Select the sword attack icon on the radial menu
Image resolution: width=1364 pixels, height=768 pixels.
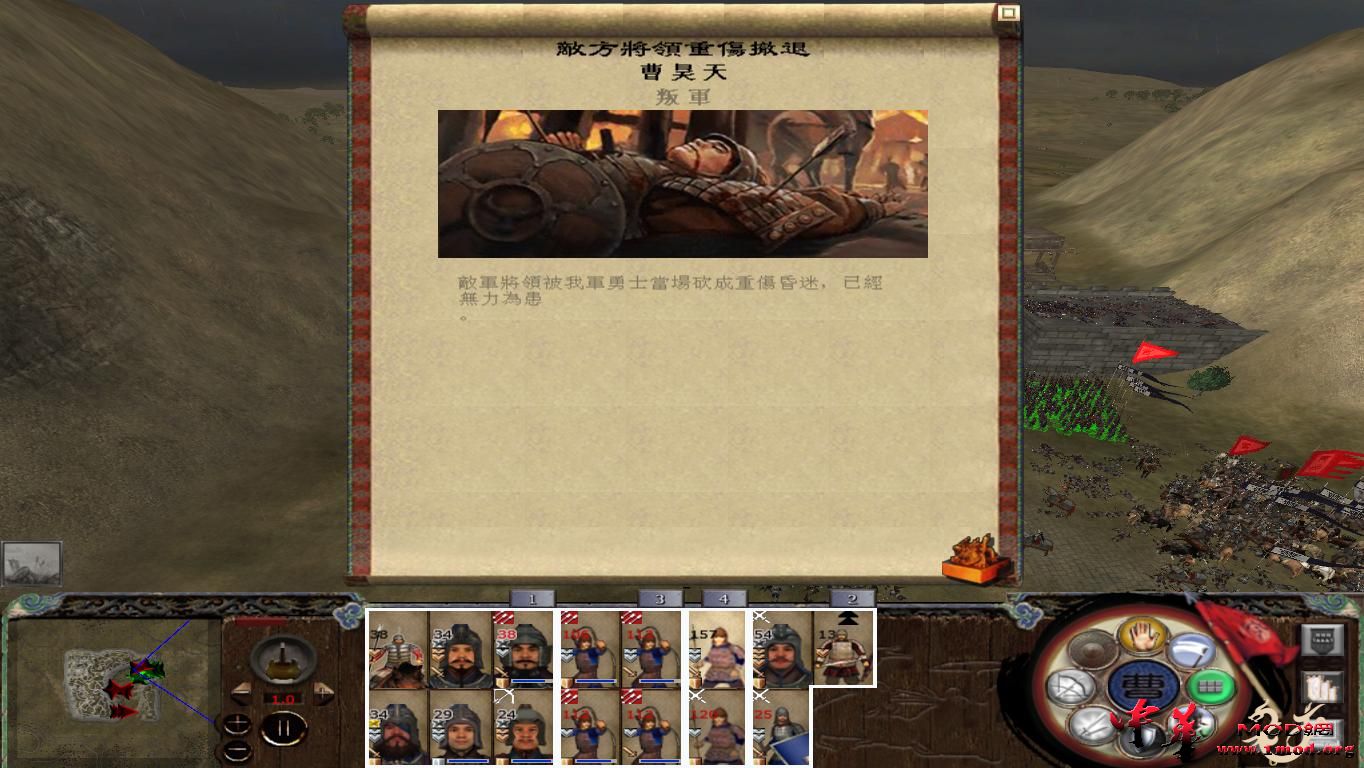[x=1090, y=724]
